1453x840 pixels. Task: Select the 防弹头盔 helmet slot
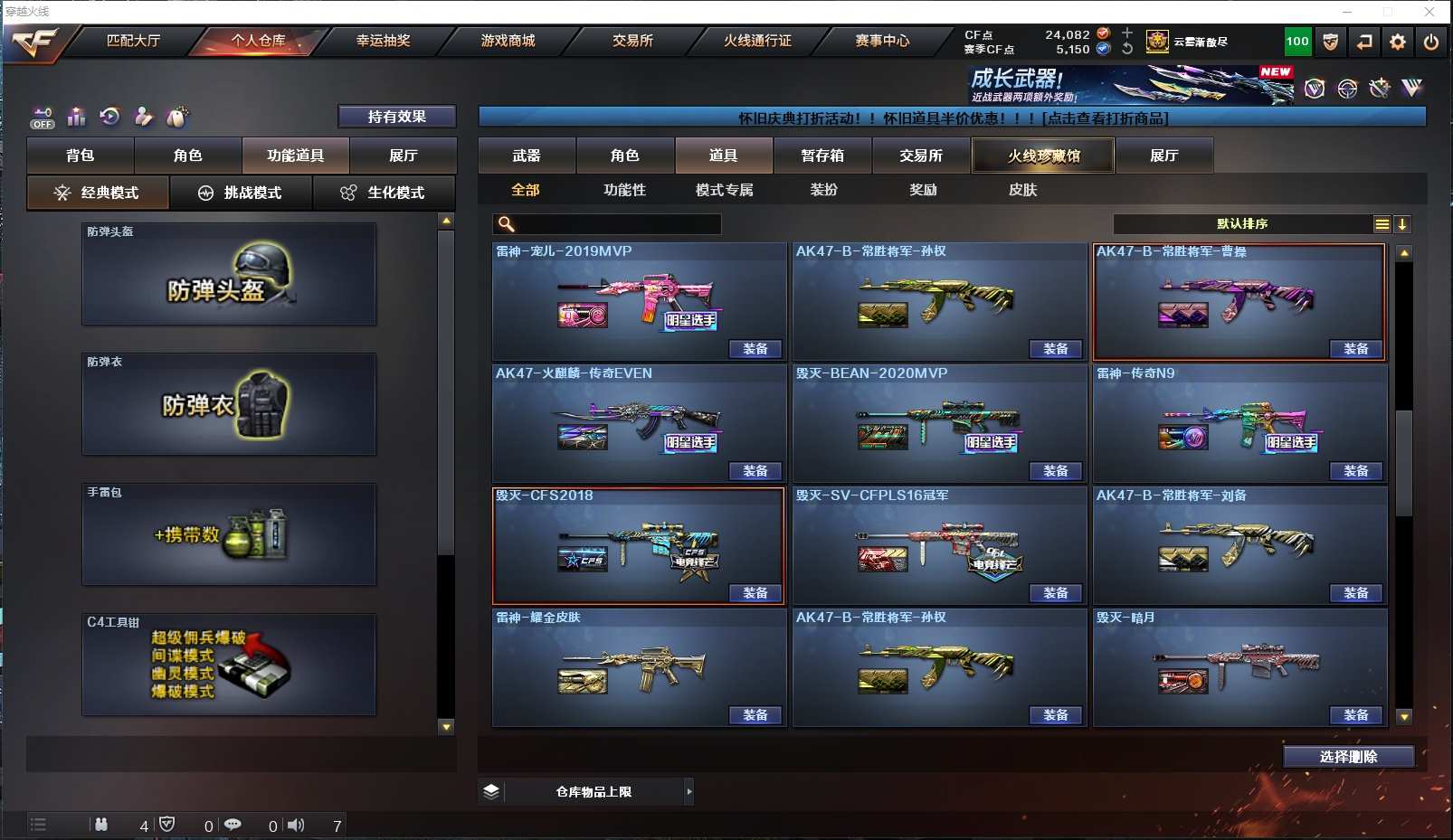(x=229, y=274)
